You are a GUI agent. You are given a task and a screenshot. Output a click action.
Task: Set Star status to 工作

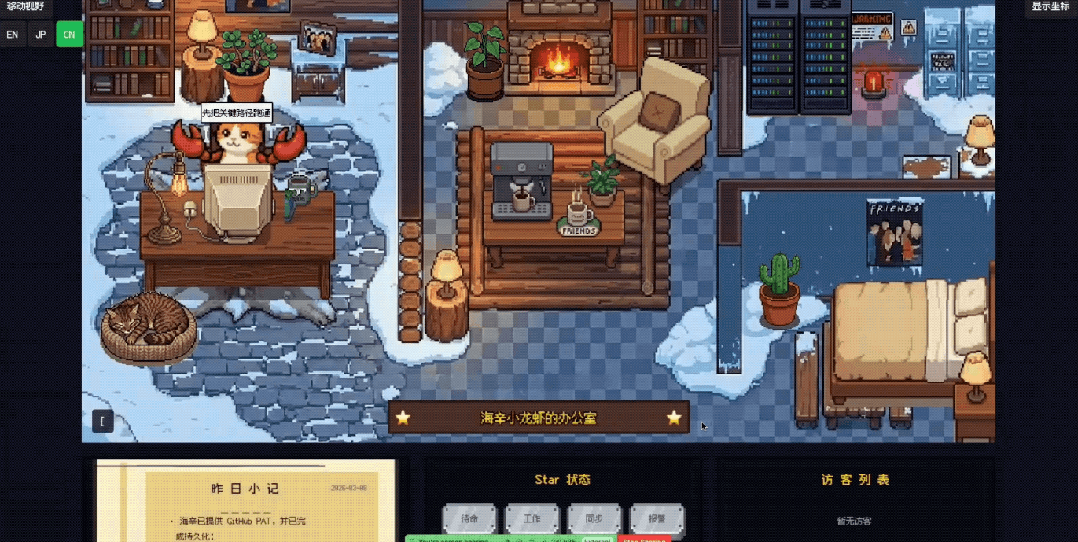(x=532, y=519)
